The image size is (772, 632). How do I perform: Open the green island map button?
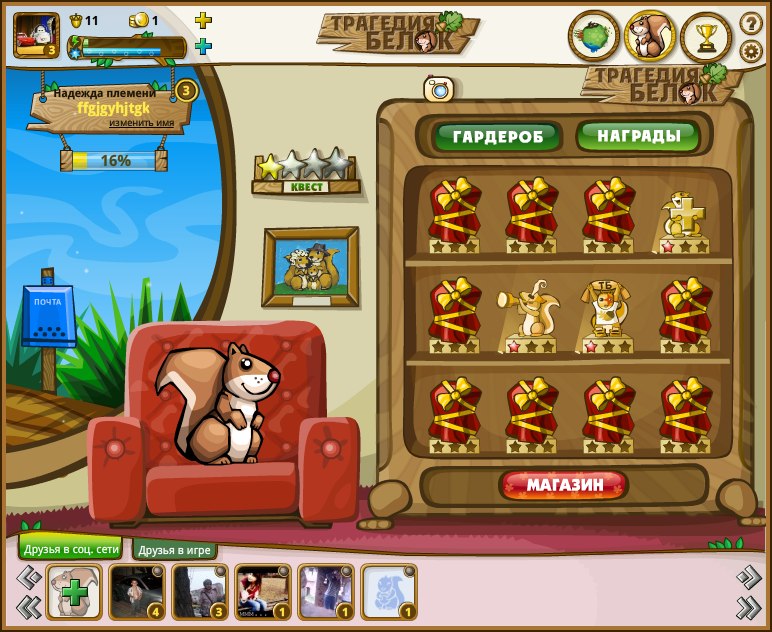[593, 37]
